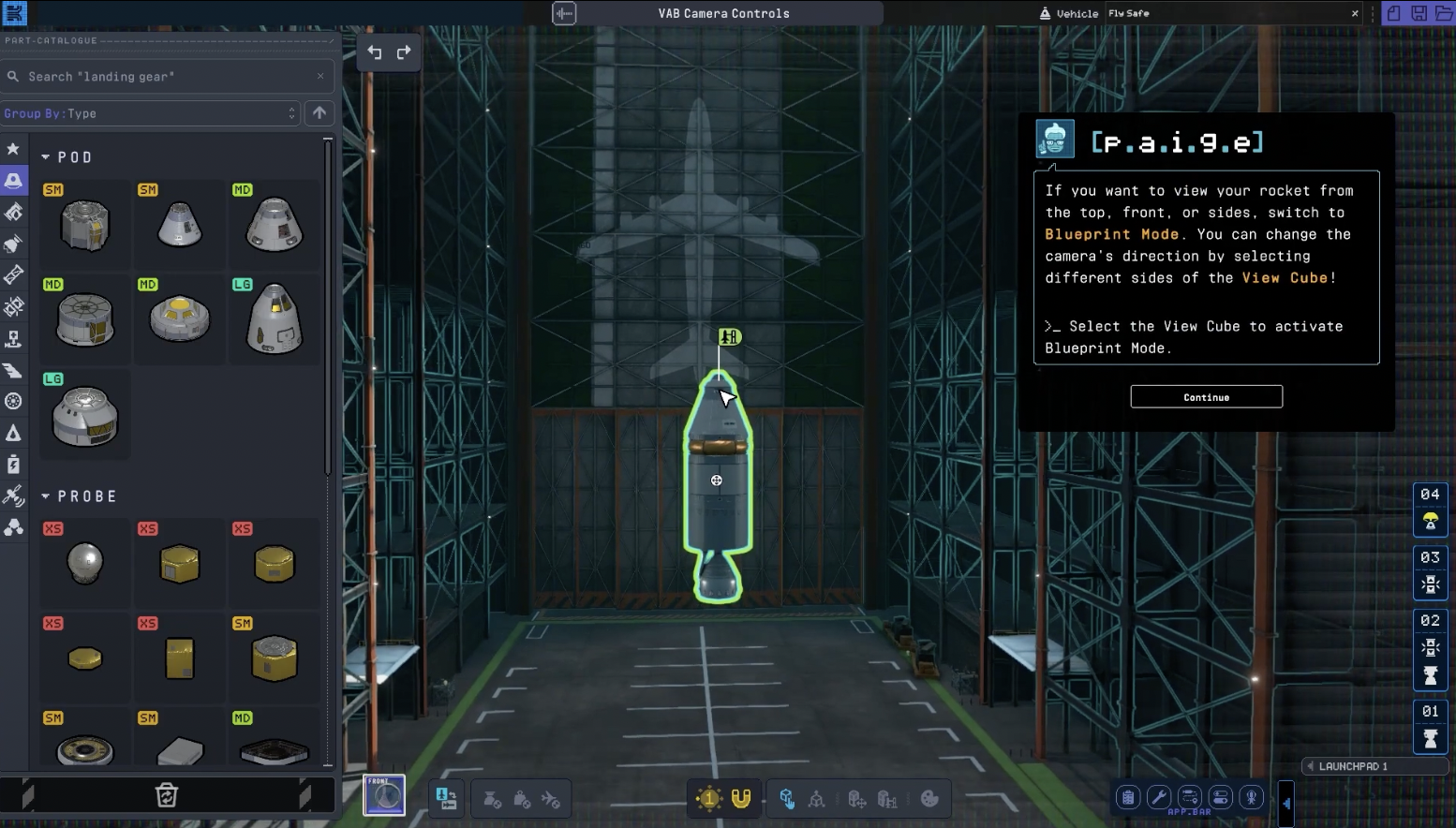Save the vehicle with the floppy disk icon
The width and height of the screenshot is (1456, 828).
click(x=1419, y=13)
